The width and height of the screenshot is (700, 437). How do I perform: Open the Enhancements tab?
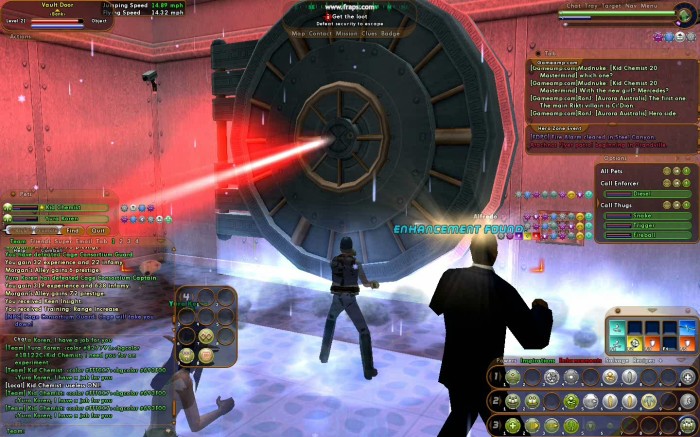click(x=580, y=359)
